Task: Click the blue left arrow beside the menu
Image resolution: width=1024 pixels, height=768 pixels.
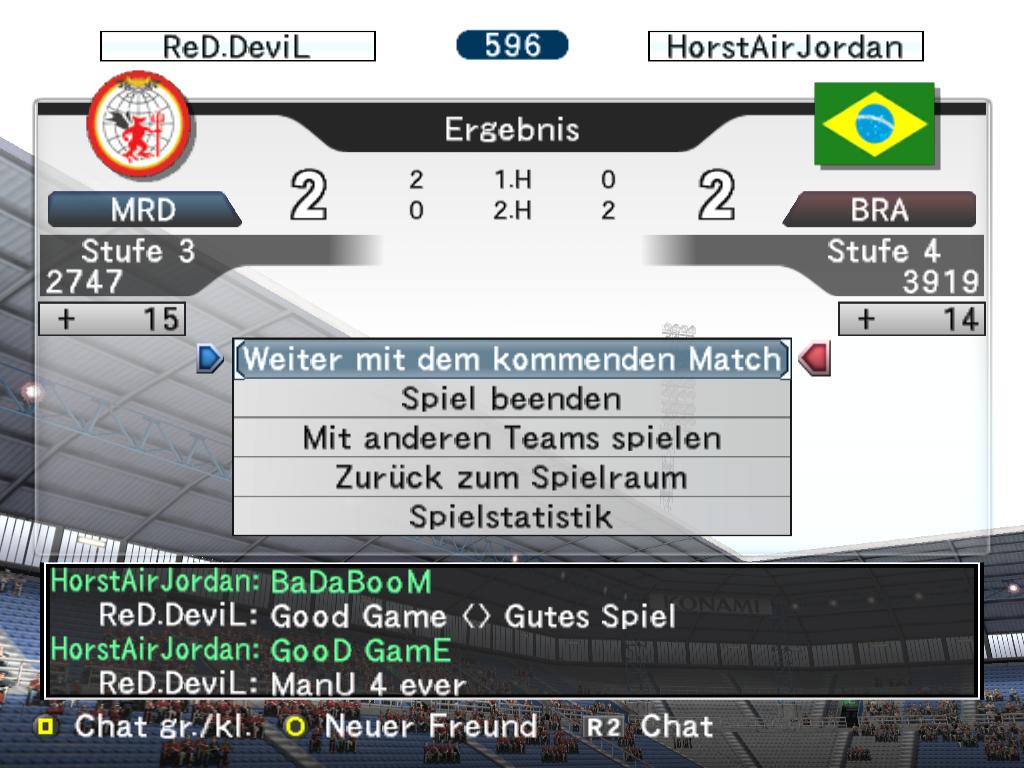Action: click(209, 359)
